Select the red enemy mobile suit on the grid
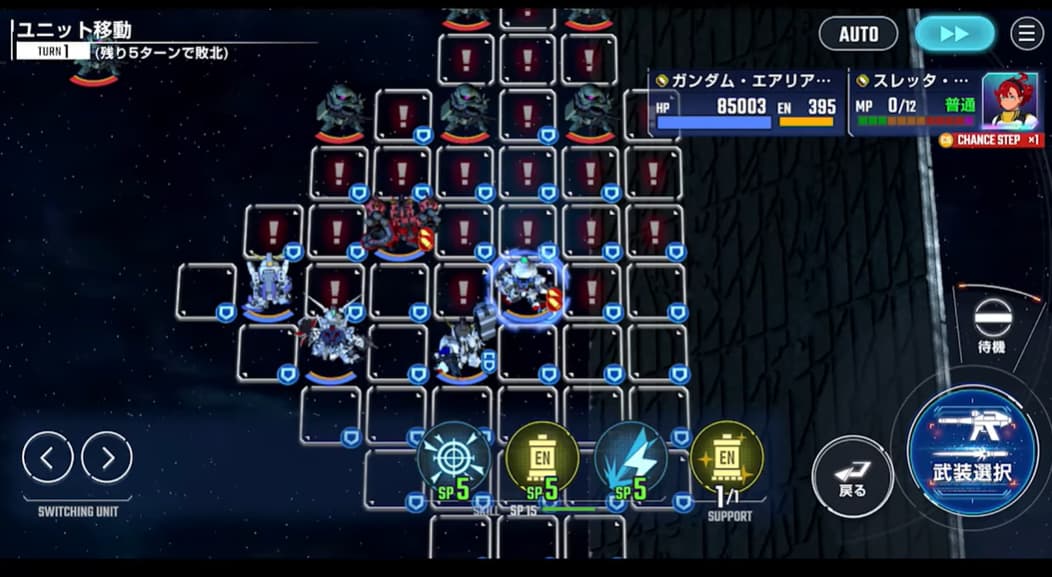The height and width of the screenshot is (577, 1052). click(401, 223)
